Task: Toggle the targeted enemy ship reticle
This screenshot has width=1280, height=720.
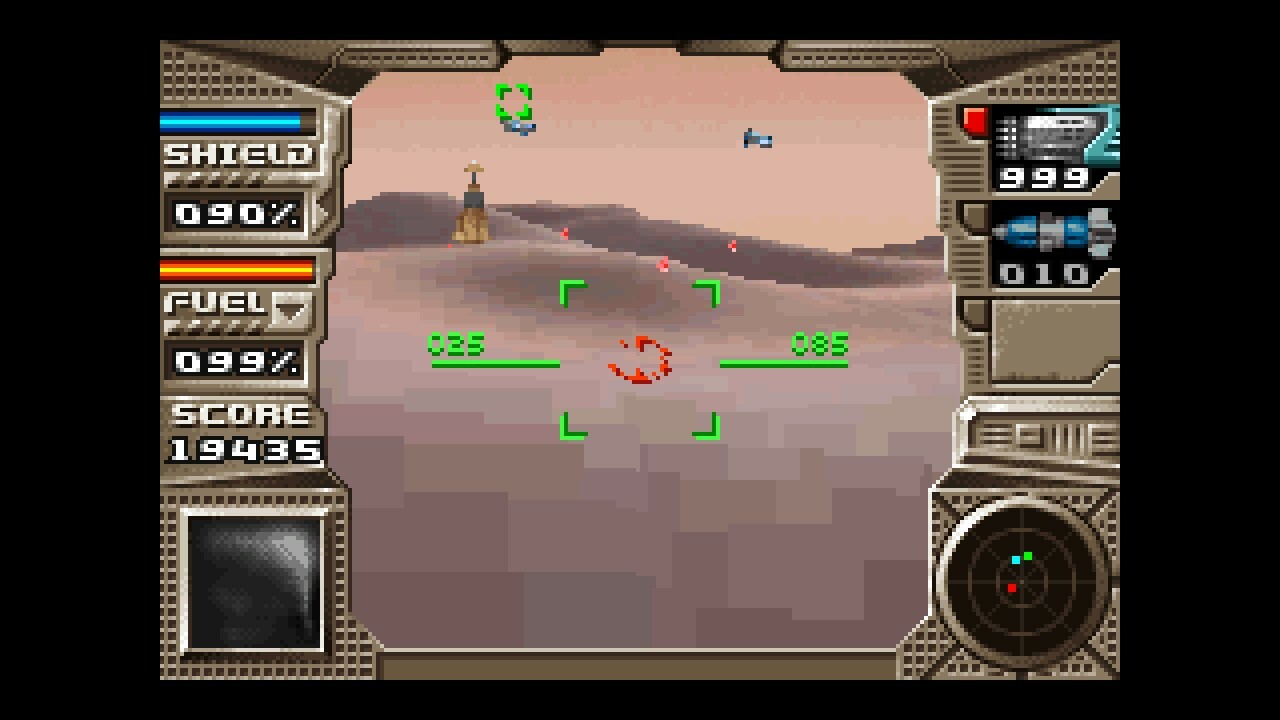Action: (513, 100)
